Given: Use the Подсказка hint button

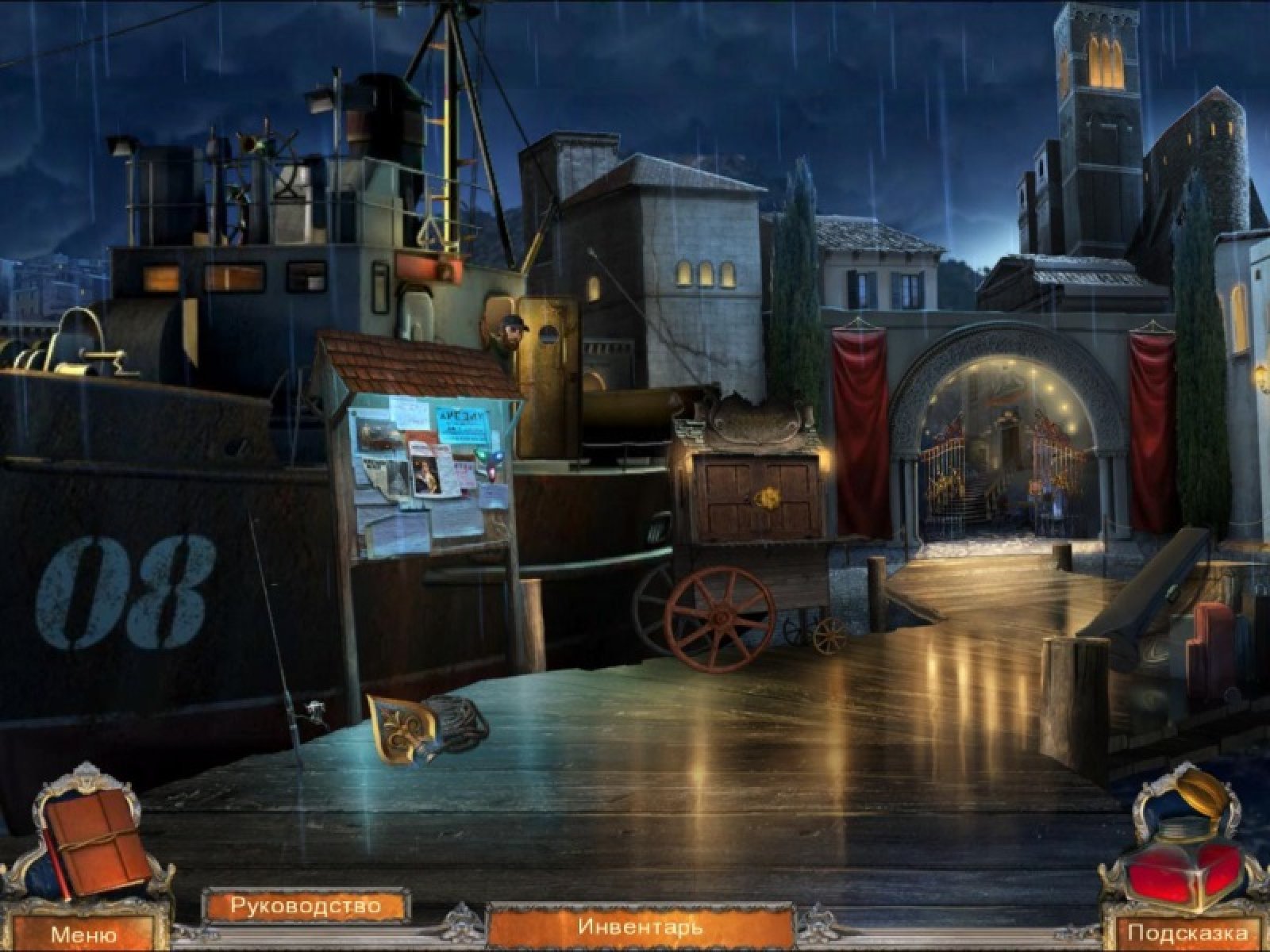Looking at the screenshot, I should pos(1187,933).
